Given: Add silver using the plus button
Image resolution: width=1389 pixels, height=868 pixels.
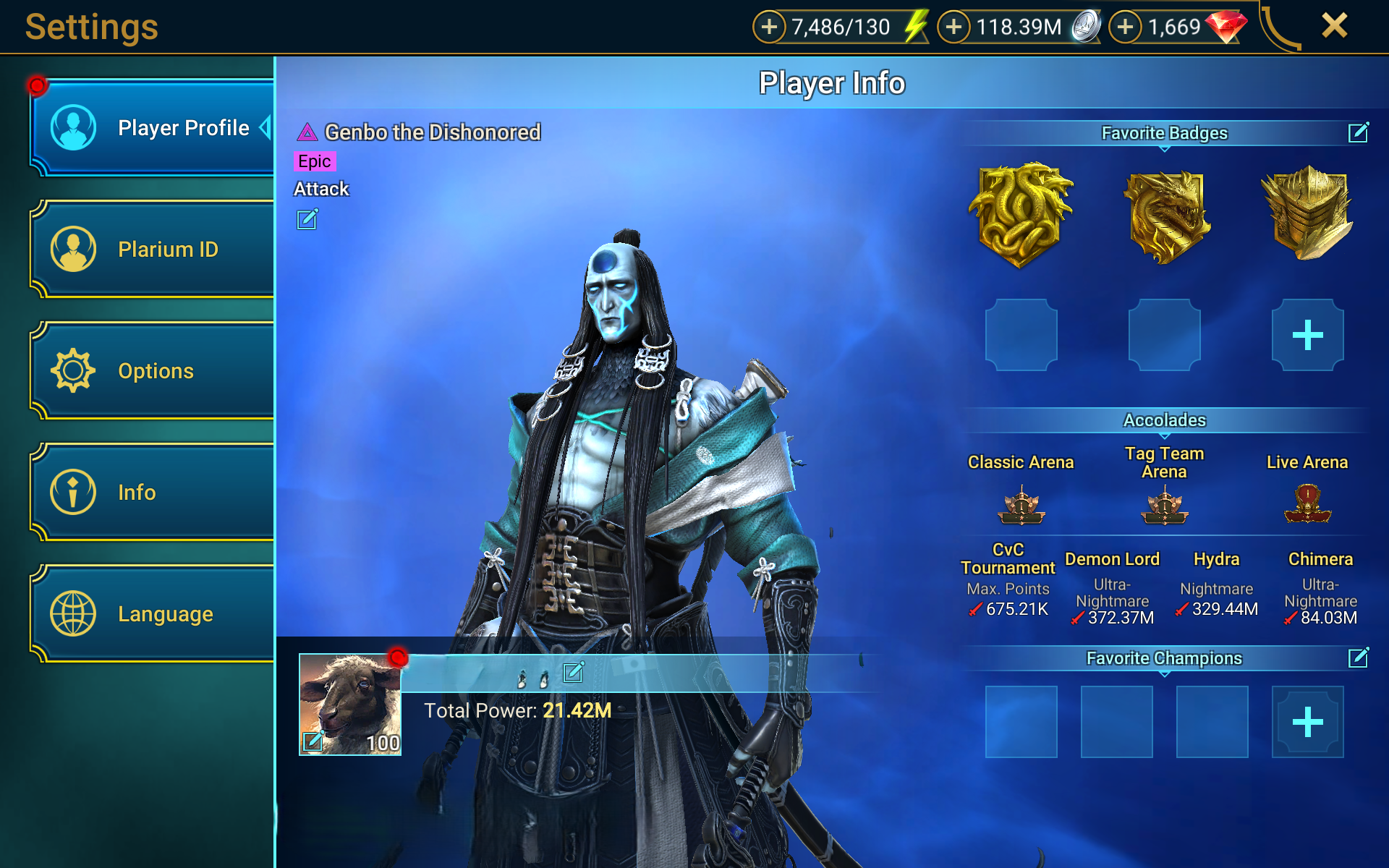Looking at the screenshot, I should pos(954,27).
